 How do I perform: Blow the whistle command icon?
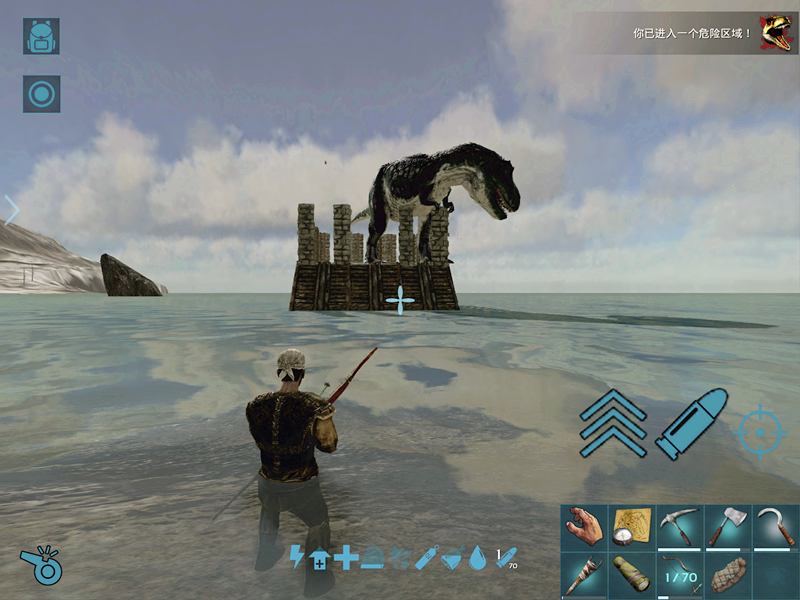point(39,566)
